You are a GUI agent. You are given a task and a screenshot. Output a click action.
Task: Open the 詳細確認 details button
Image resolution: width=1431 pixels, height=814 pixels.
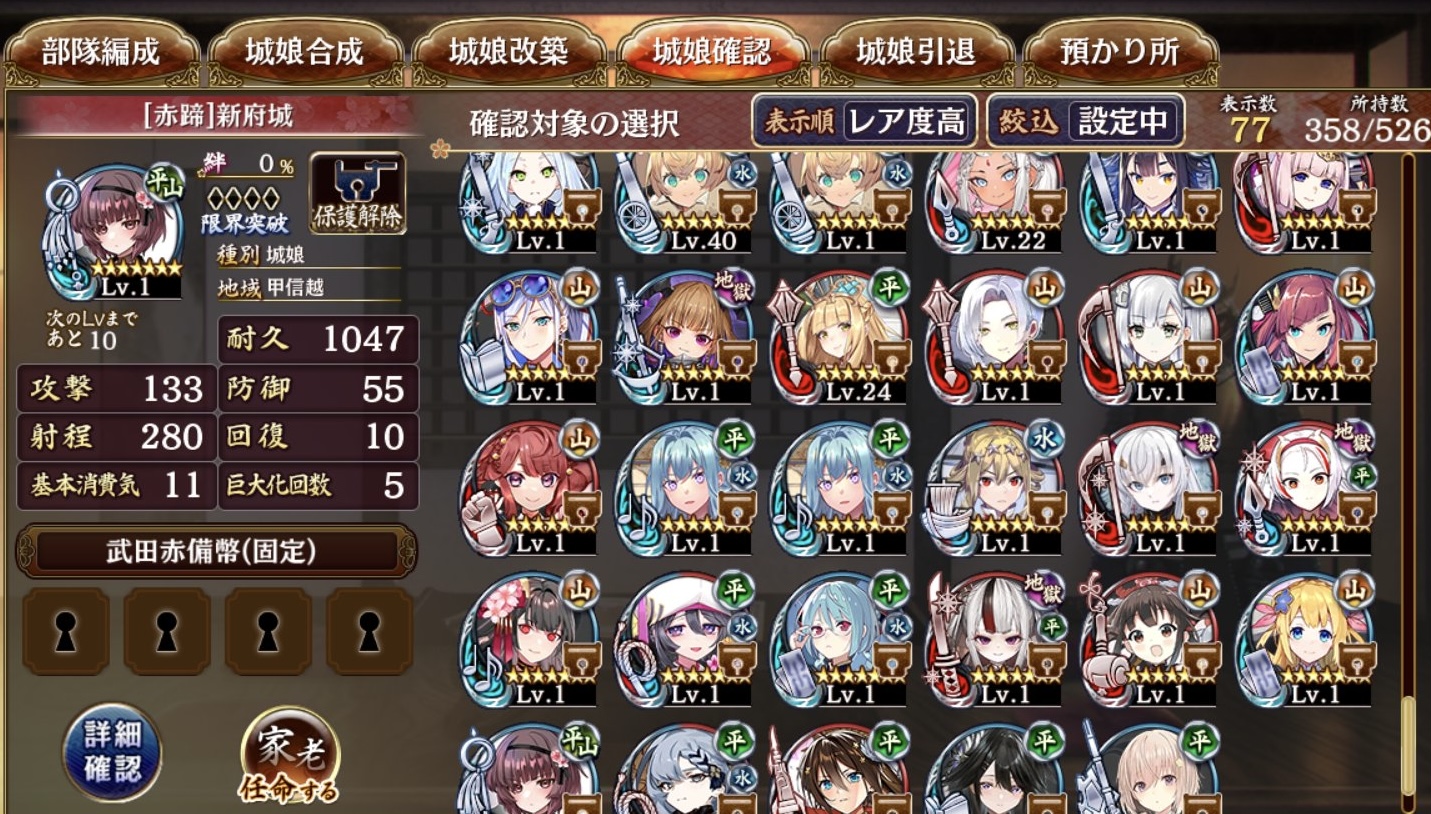click(111, 752)
